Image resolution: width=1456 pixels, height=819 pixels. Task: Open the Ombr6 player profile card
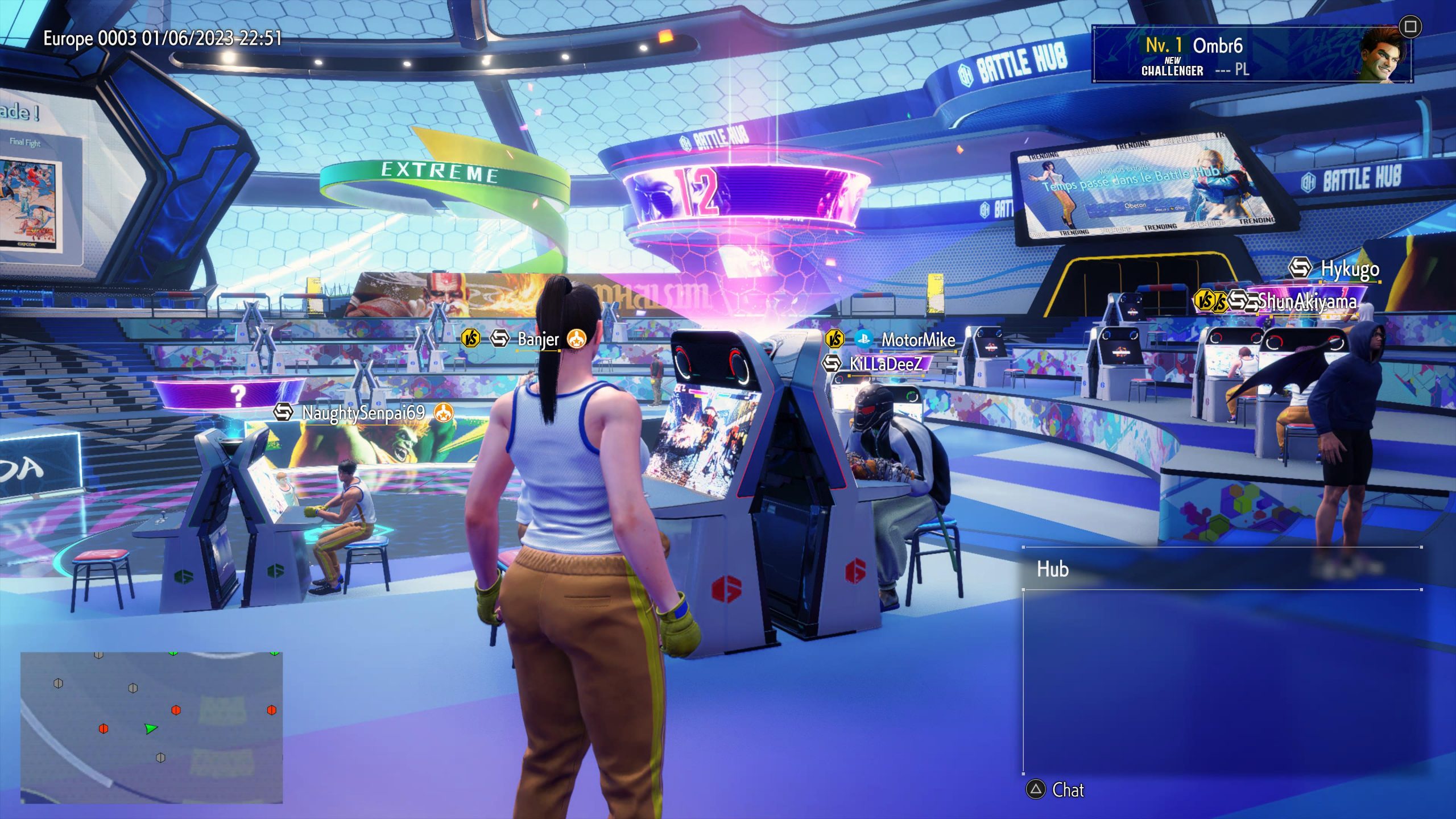[x=1250, y=55]
